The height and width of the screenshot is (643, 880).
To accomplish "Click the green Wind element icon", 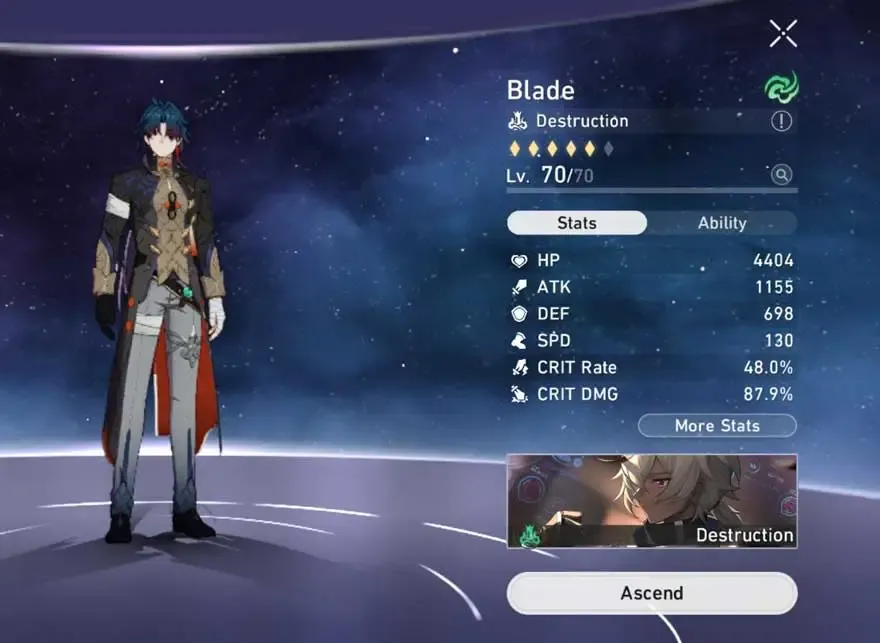I will (x=781, y=88).
